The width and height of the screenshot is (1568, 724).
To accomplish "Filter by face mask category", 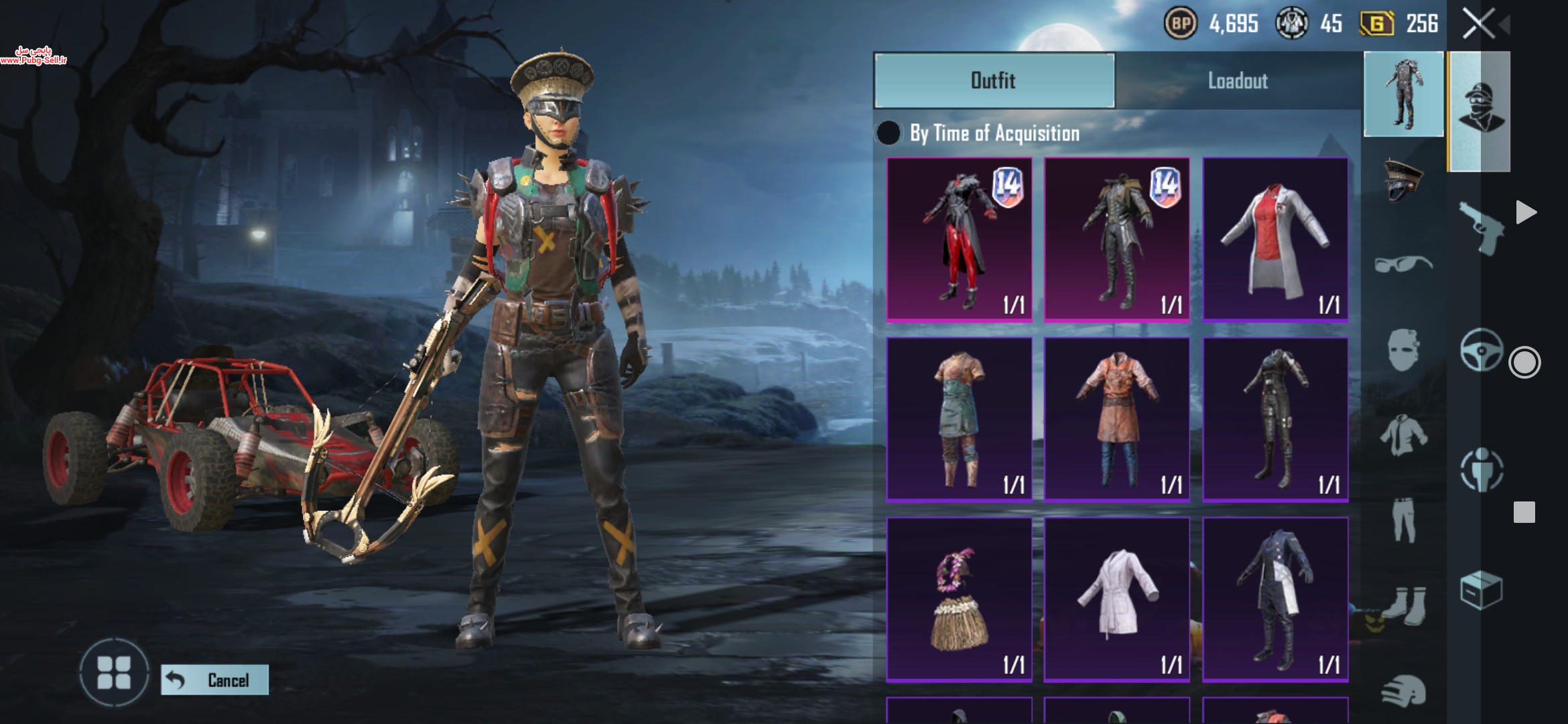I will point(1403,349).
